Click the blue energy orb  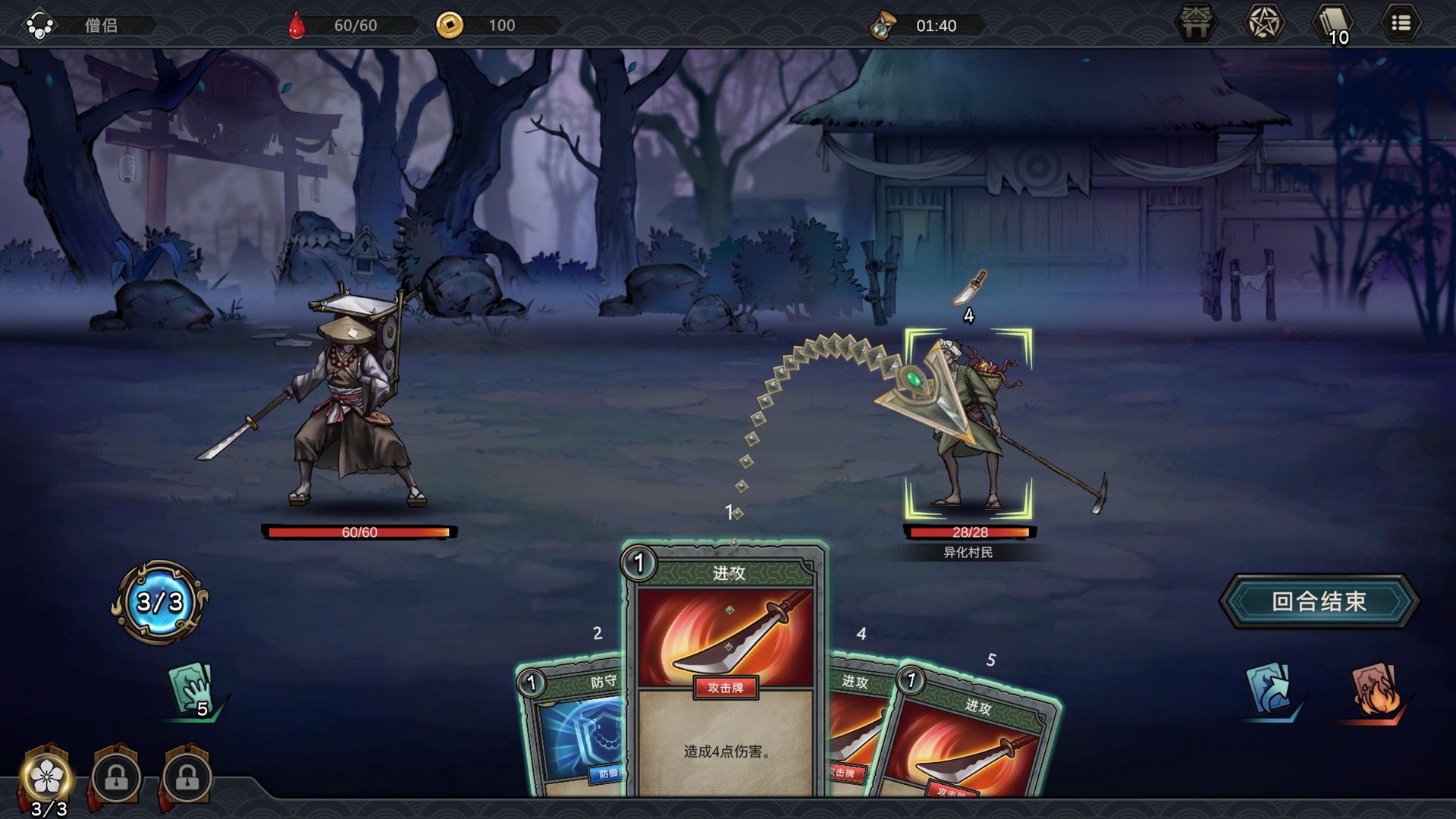tap(160, 602)
